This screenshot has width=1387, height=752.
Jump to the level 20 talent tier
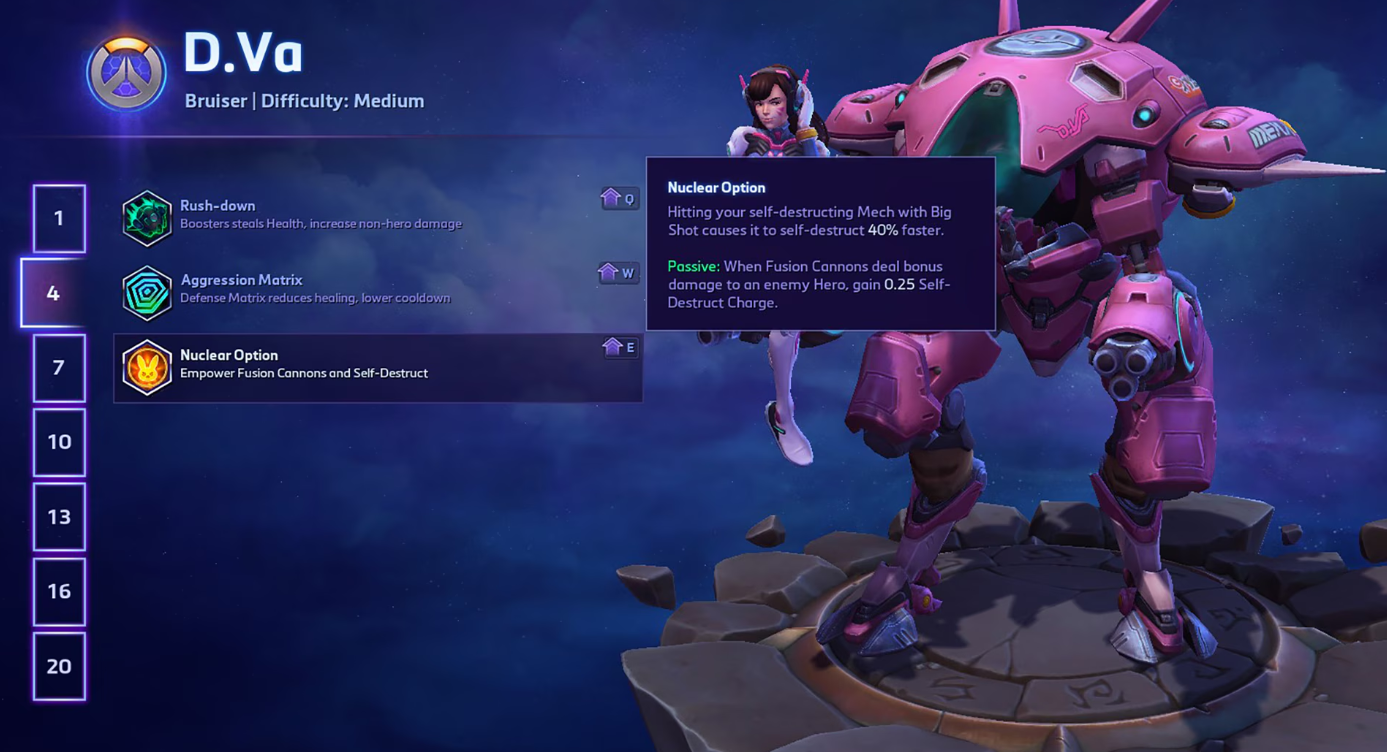tap(59, 666)
